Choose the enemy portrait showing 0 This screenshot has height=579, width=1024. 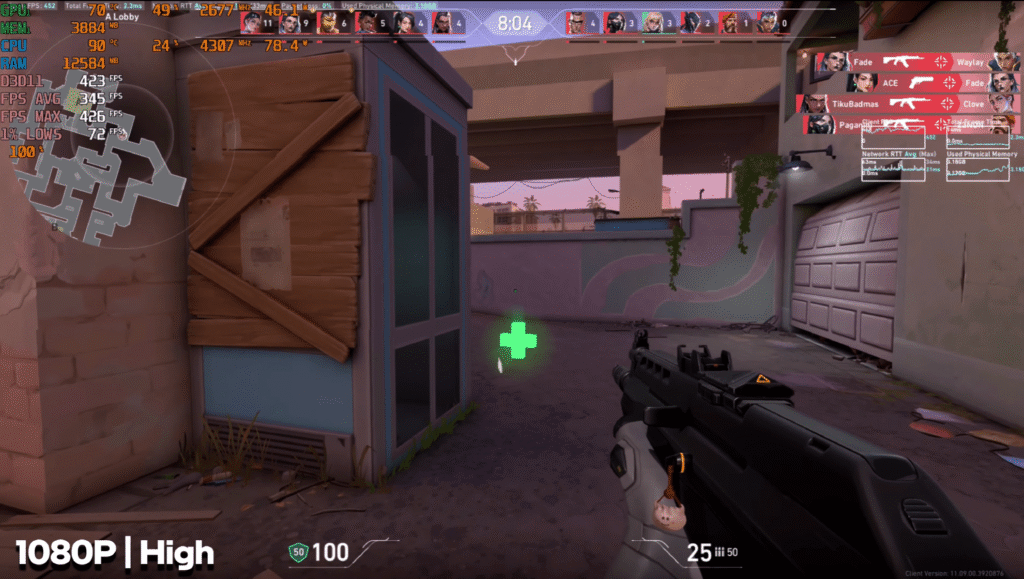768,22
